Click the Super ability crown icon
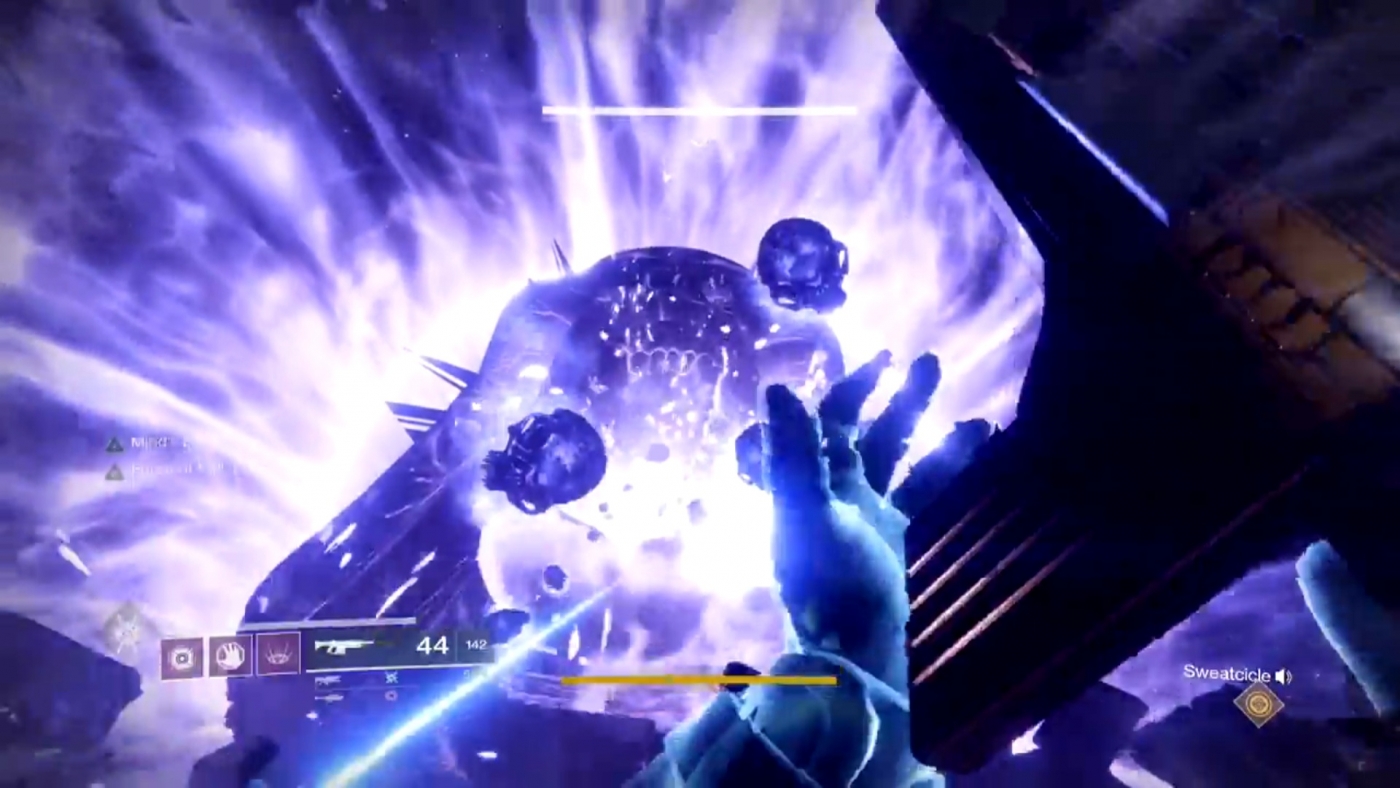The image size is (1400, 788). point(278,654)
